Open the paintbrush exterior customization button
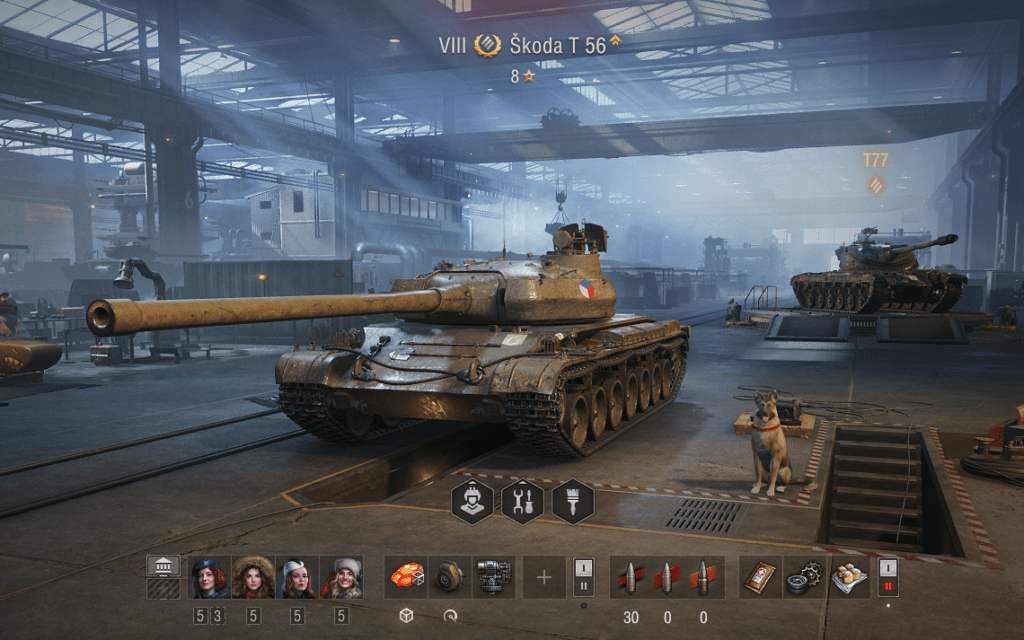This screenshot has height=640, width=1024. tap(573, 501)
